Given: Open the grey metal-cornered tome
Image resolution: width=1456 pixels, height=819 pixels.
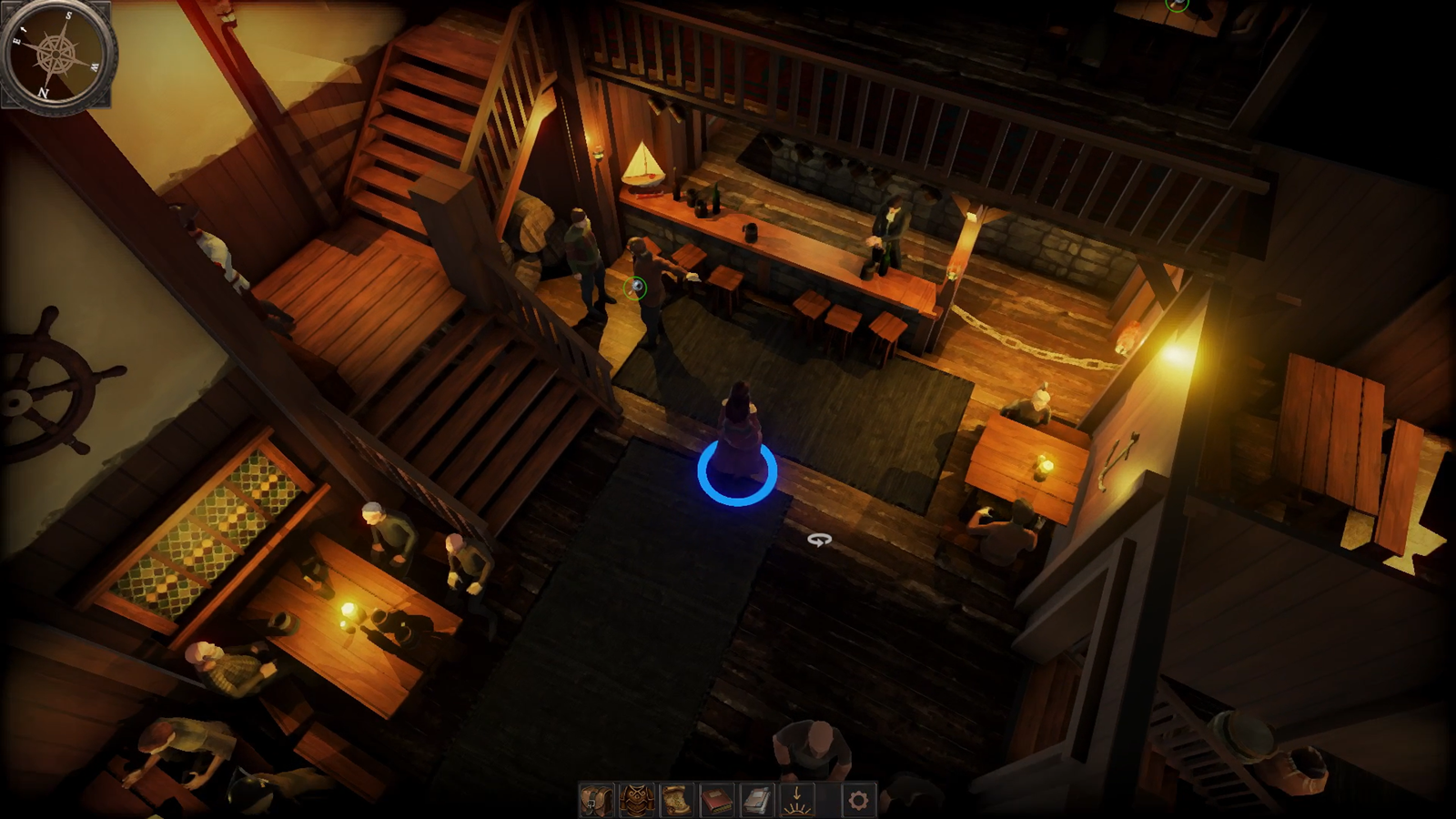Looking at the screenshot, I should (x=756, y=800).
